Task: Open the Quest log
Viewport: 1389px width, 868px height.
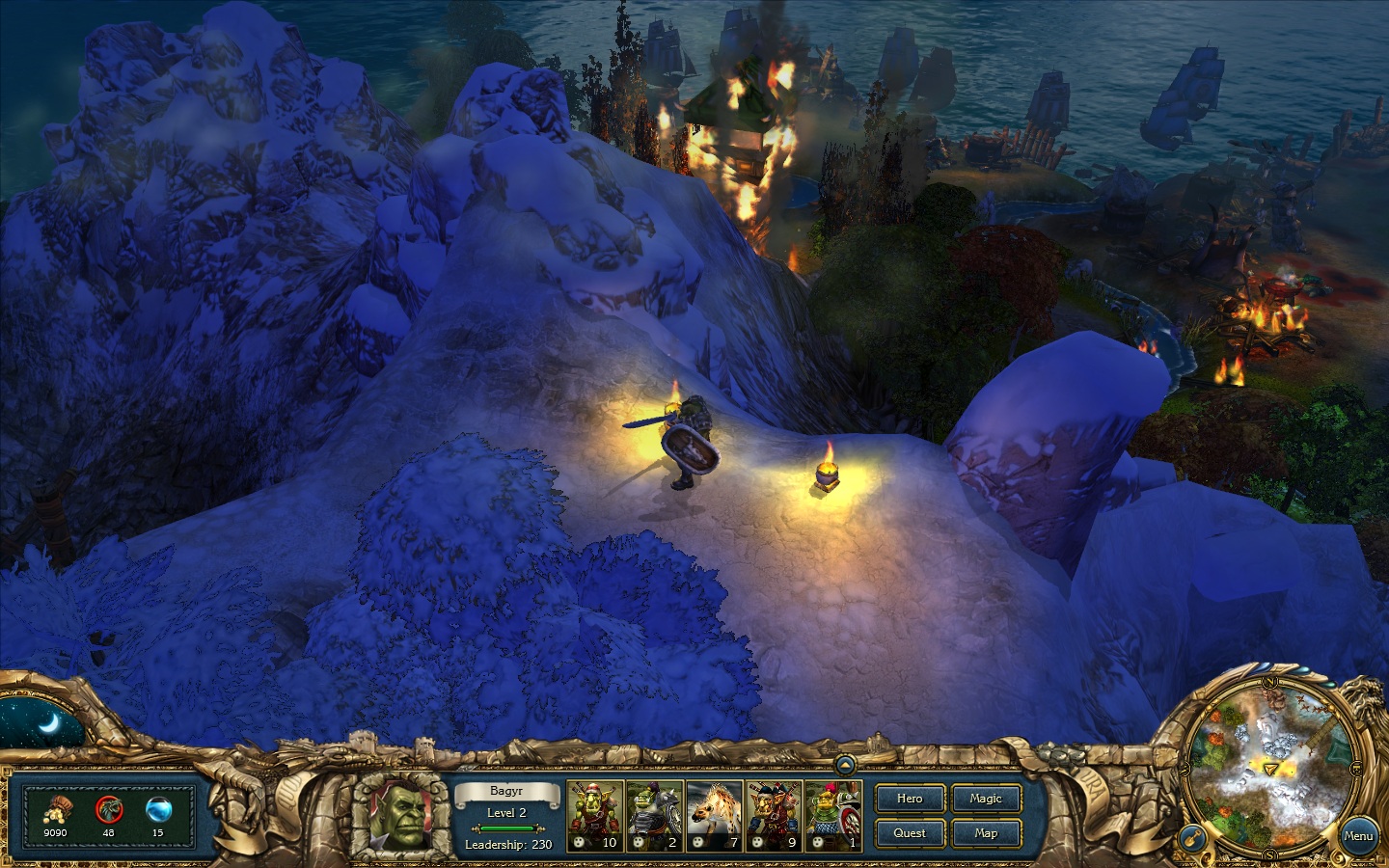Action: [x=909, y=833]
